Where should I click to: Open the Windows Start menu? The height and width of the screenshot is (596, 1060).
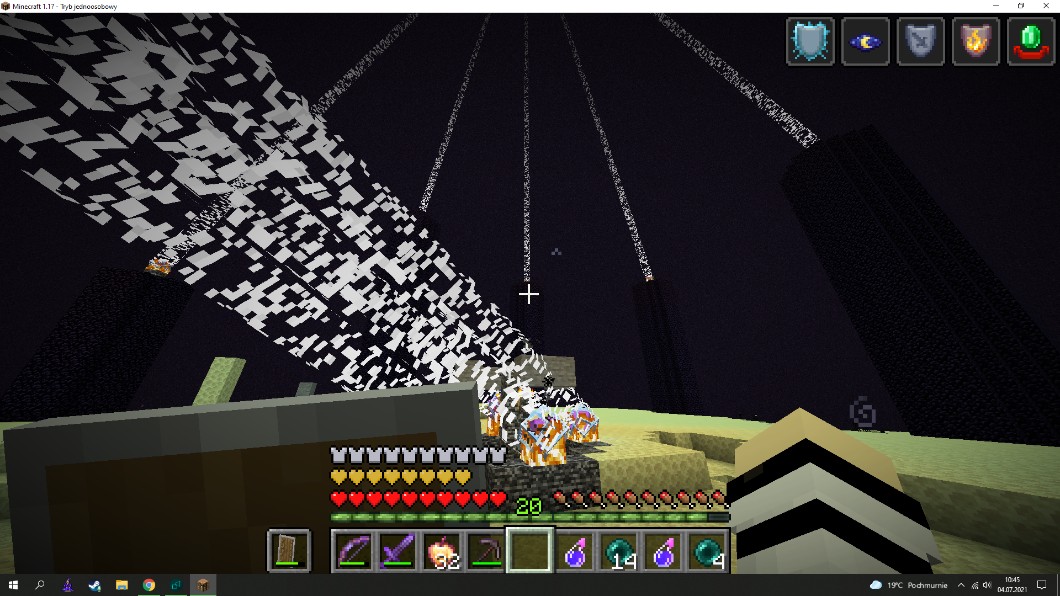13,585
